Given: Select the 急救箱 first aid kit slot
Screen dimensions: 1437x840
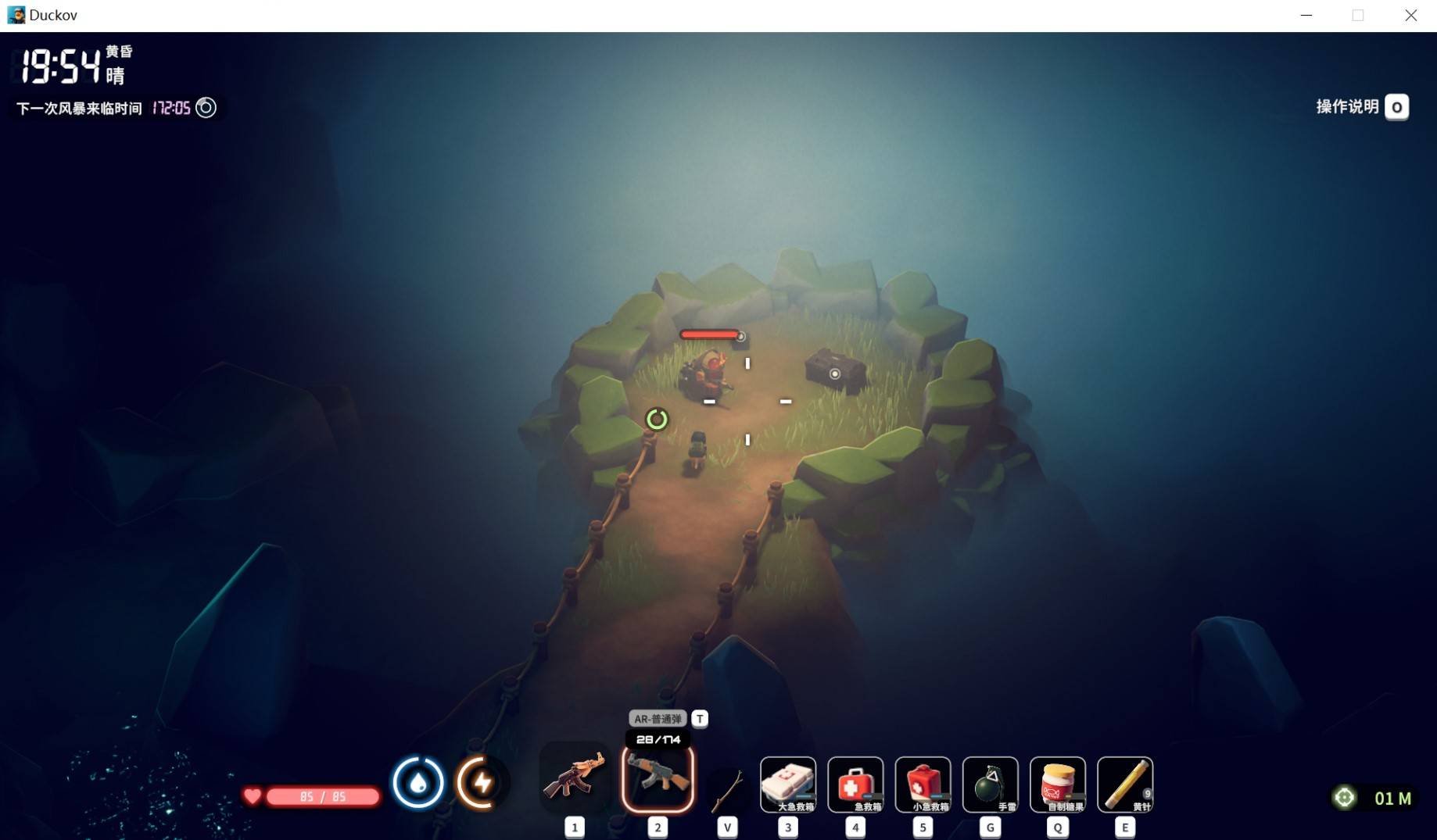Looking at the screenshot, I should pyautogui.click(x=855, y=784).
